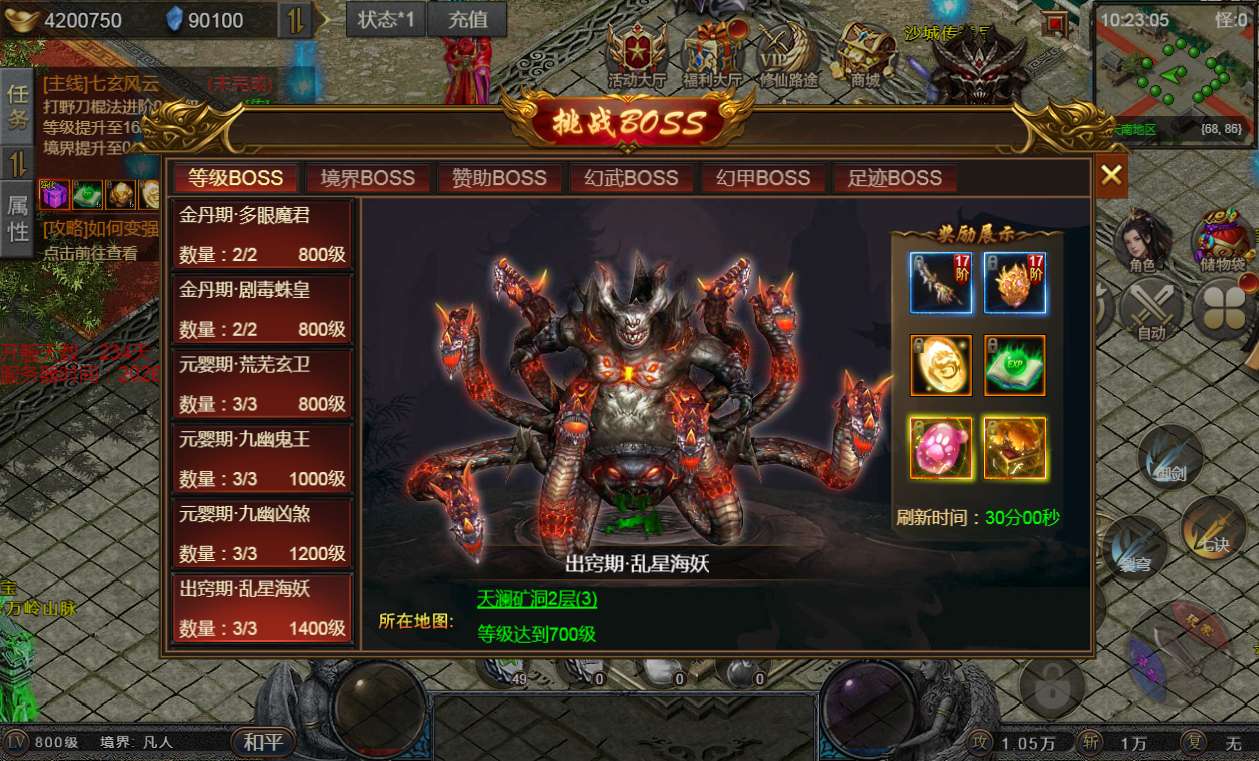Toggle the 和平 attack mode button
The width and height of the screenshot is (1259, 761).
[264, 742]
